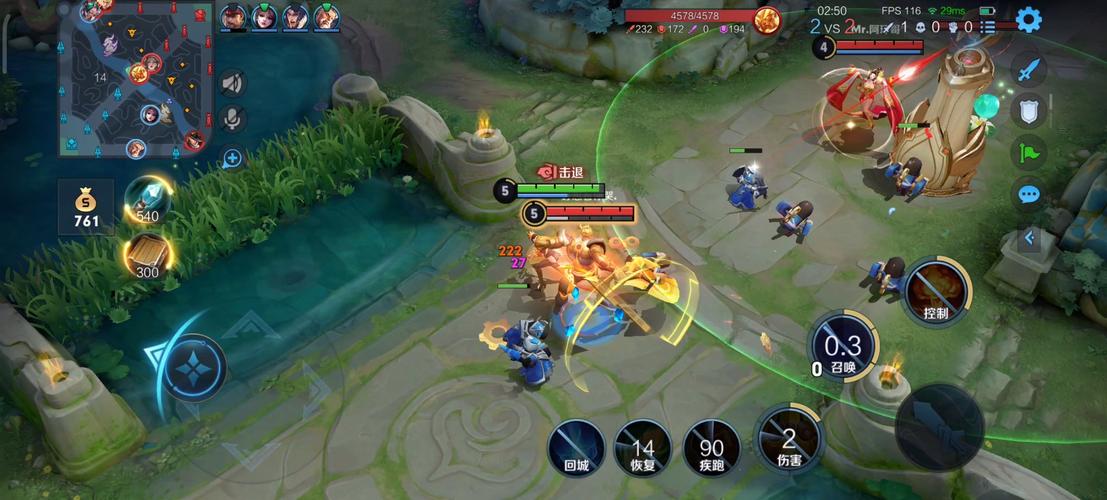Open the chat speech bubble
This screenshot has height=500, width=1107.
1029,194
